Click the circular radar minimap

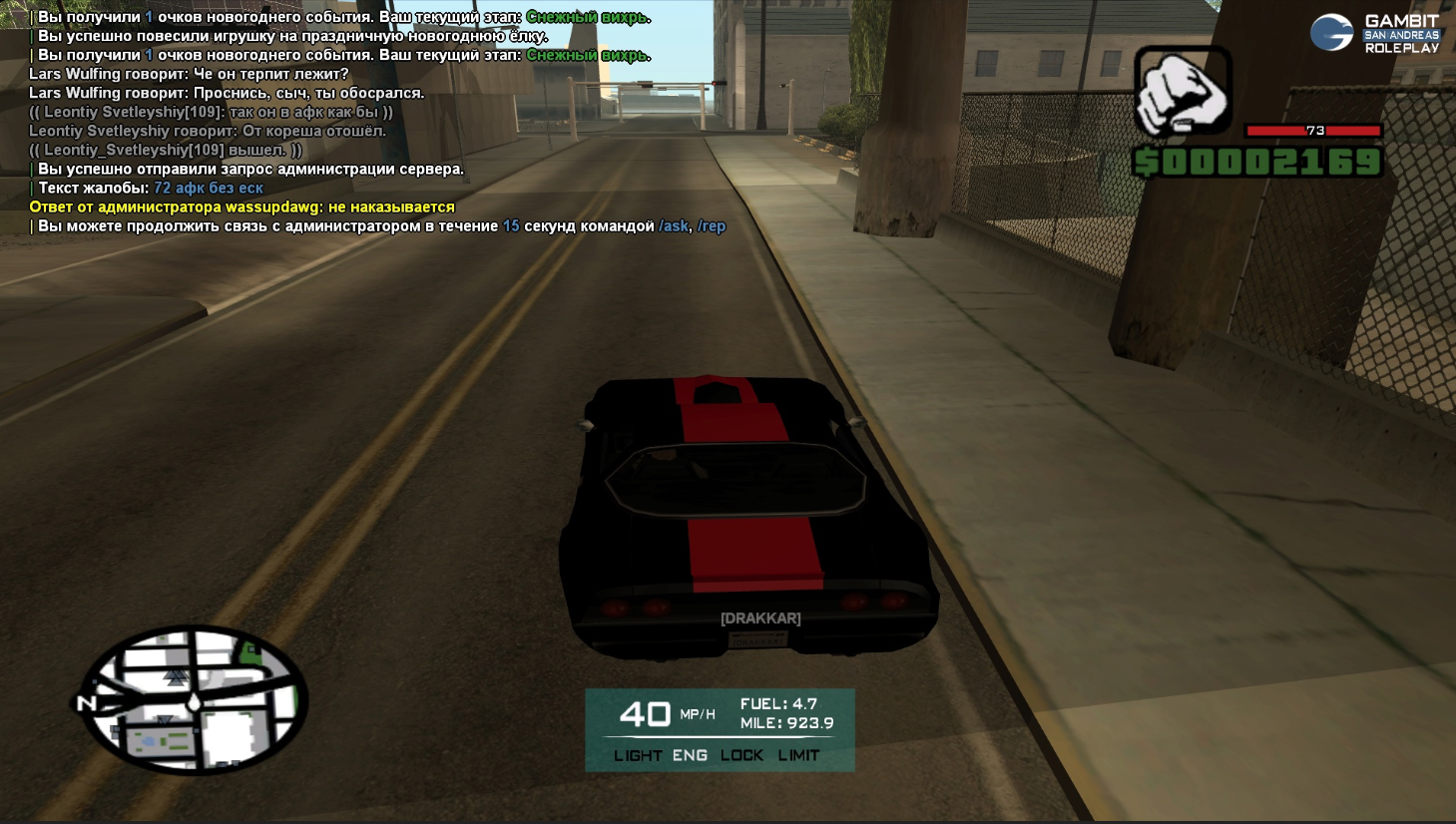click(194, 699)
